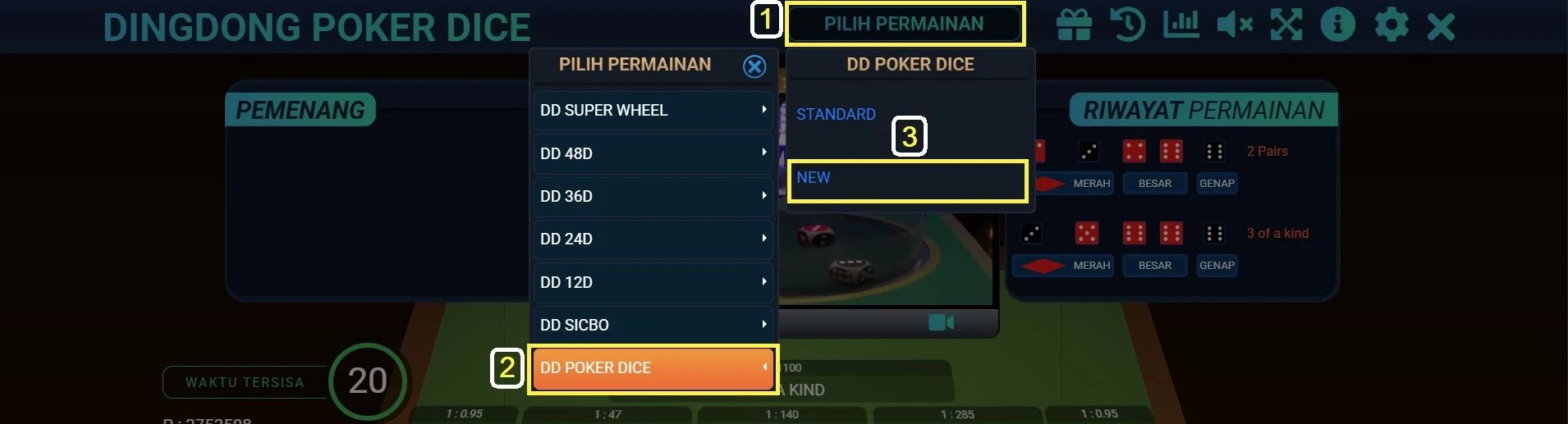Select the New poker dice variant

pos(907,179)
